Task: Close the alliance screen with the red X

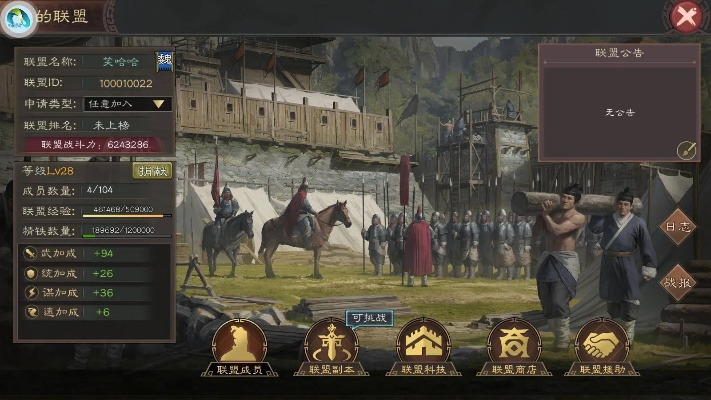Action: 685,15
